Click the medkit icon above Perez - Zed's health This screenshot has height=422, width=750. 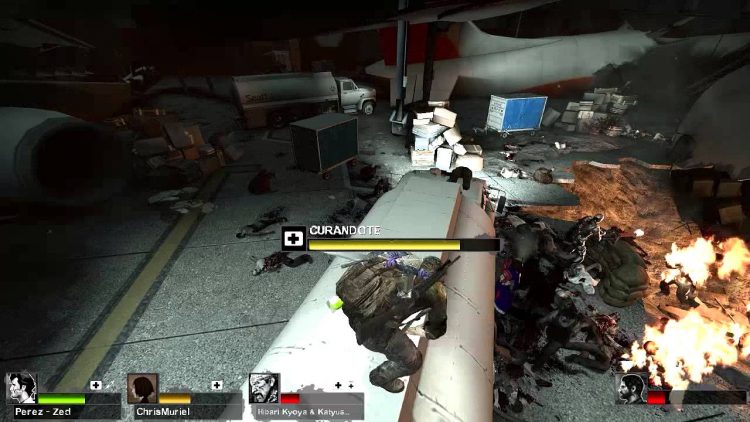pyautogui.click(x=96, y=384)
